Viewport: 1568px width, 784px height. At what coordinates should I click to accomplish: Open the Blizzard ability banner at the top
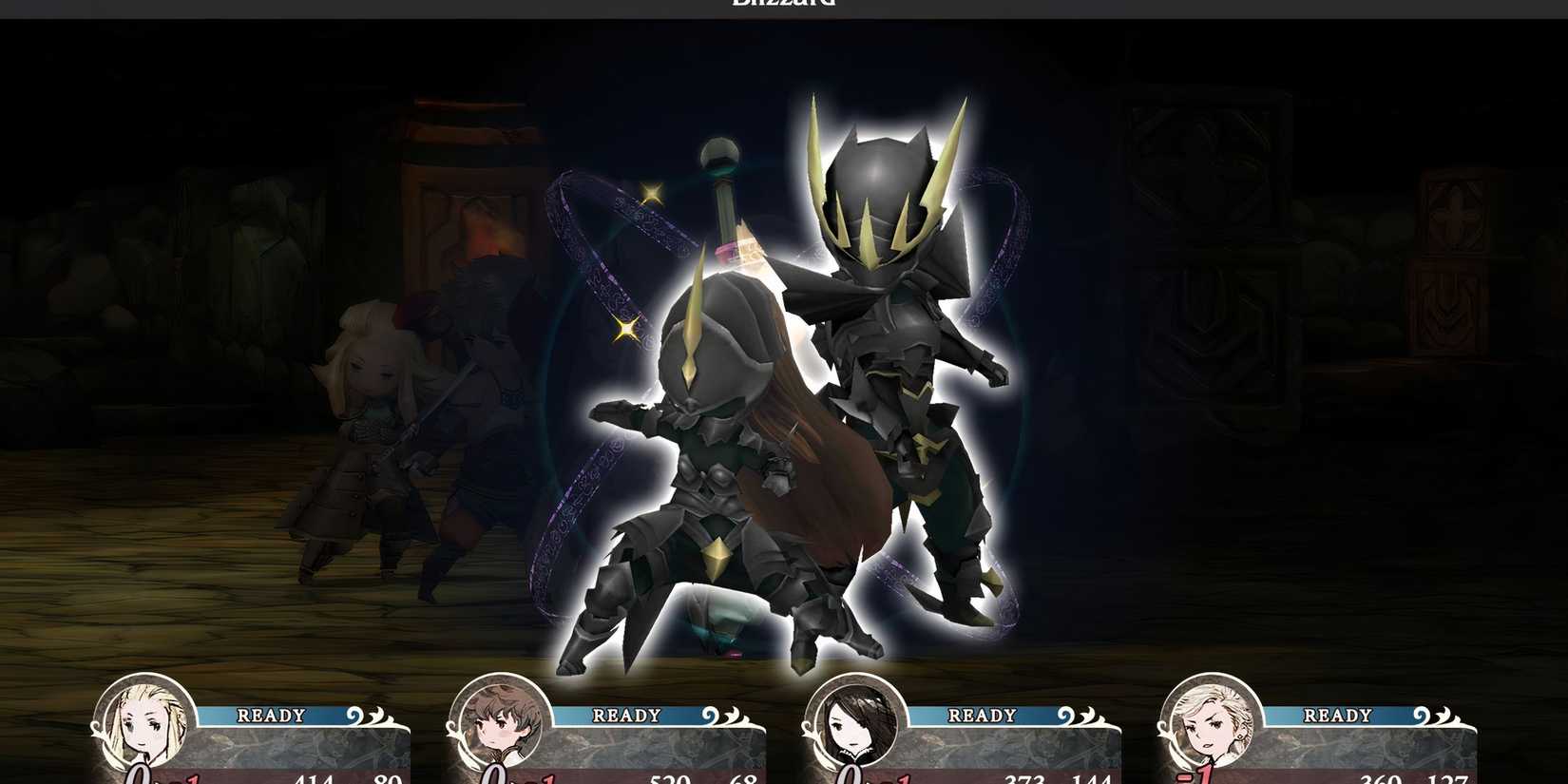[783, 5]
